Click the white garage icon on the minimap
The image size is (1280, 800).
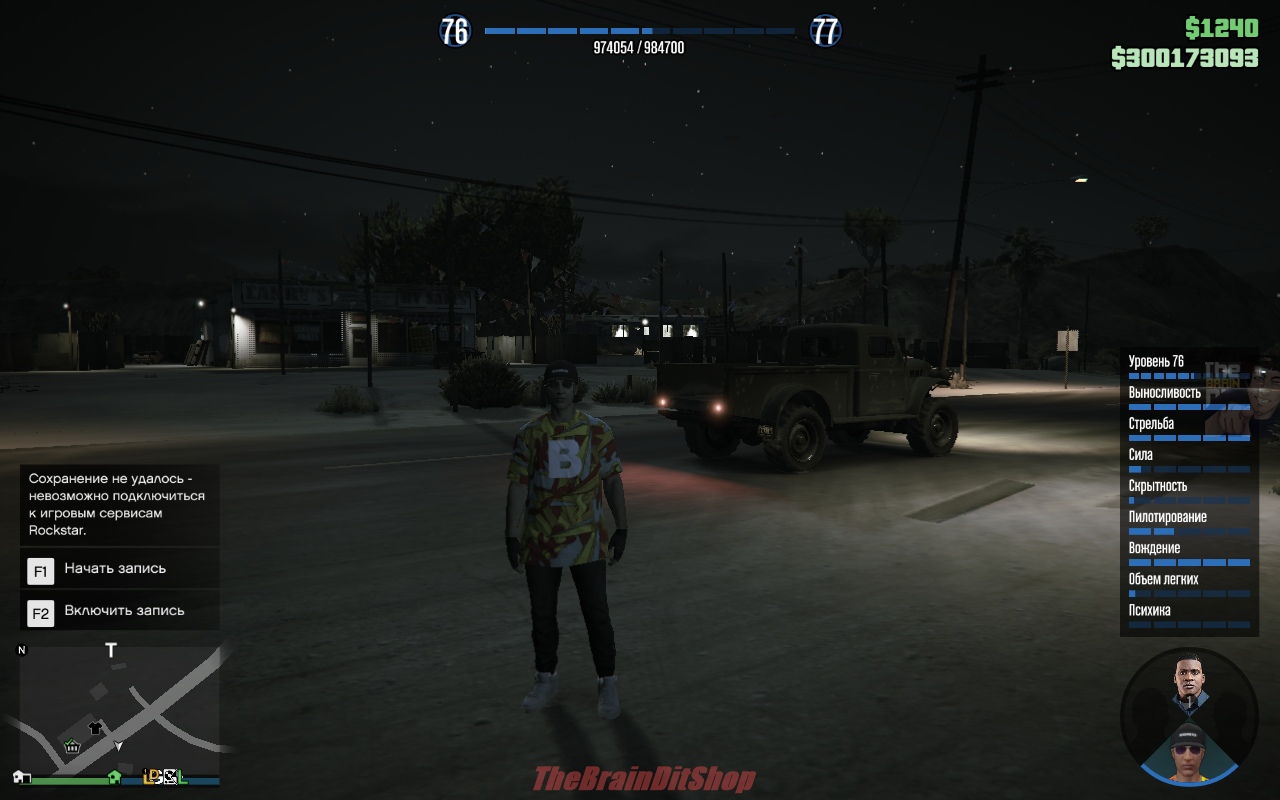click(x=20, y=777)
